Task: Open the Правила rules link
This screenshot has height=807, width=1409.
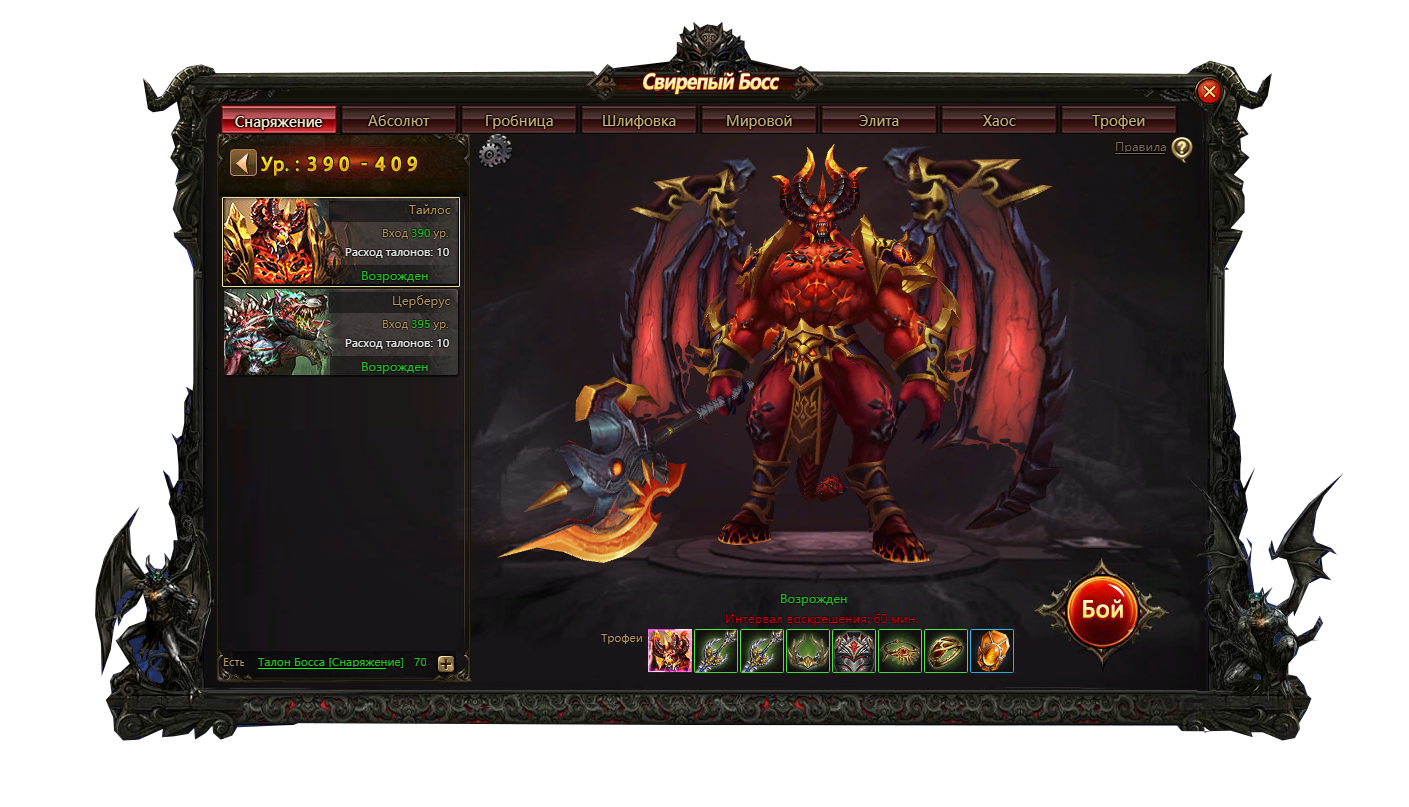Action: point(1141,148)
